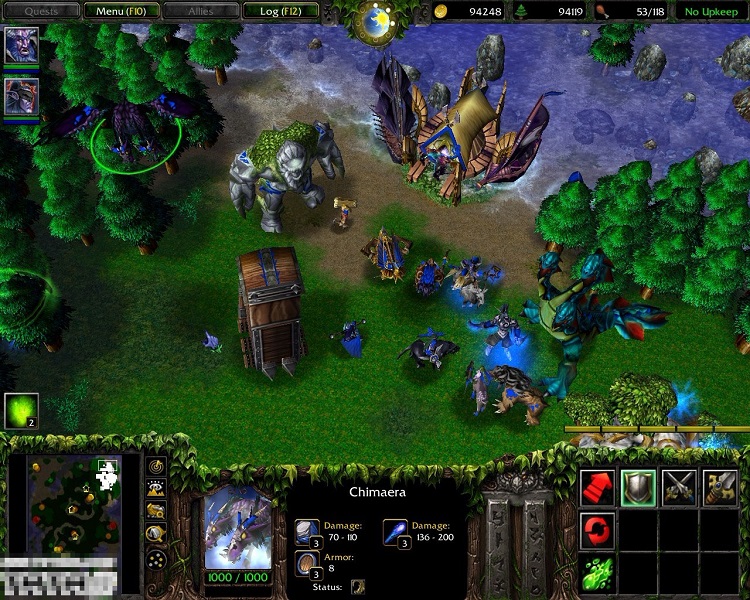
Task: Toggle the minimap ally color mode button
Action: [x=157, y=510]
